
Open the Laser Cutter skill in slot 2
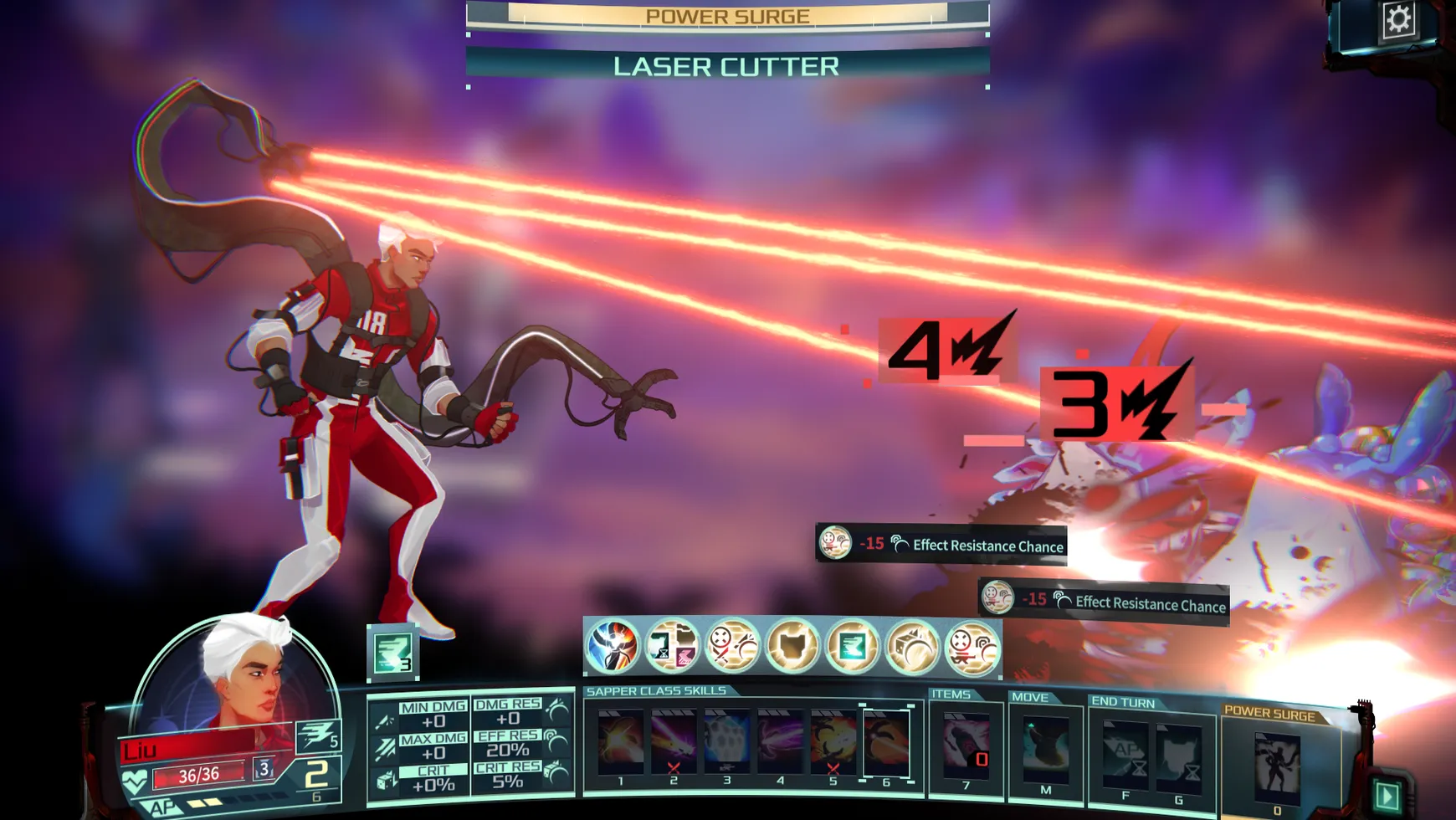[672, 741]
